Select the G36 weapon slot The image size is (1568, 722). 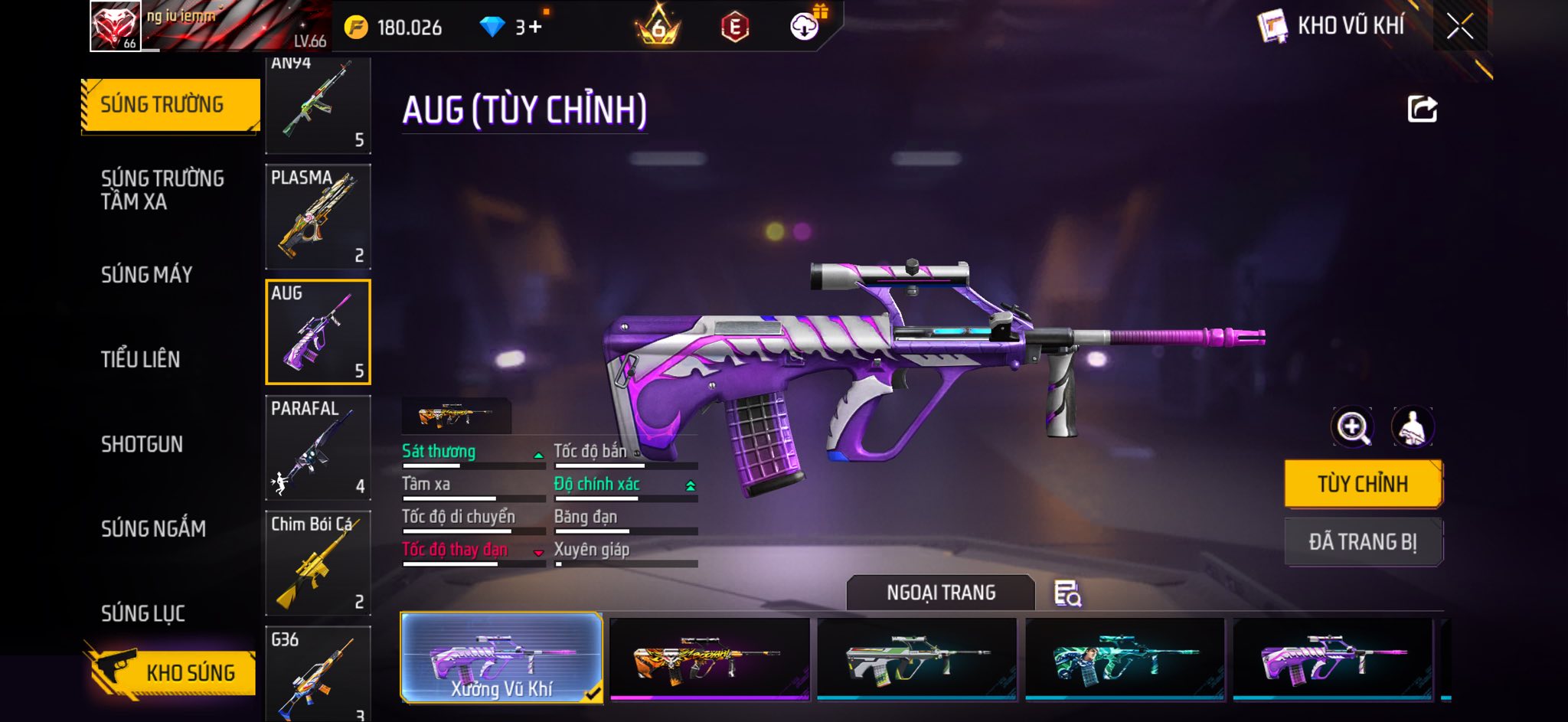click(318, 674)
